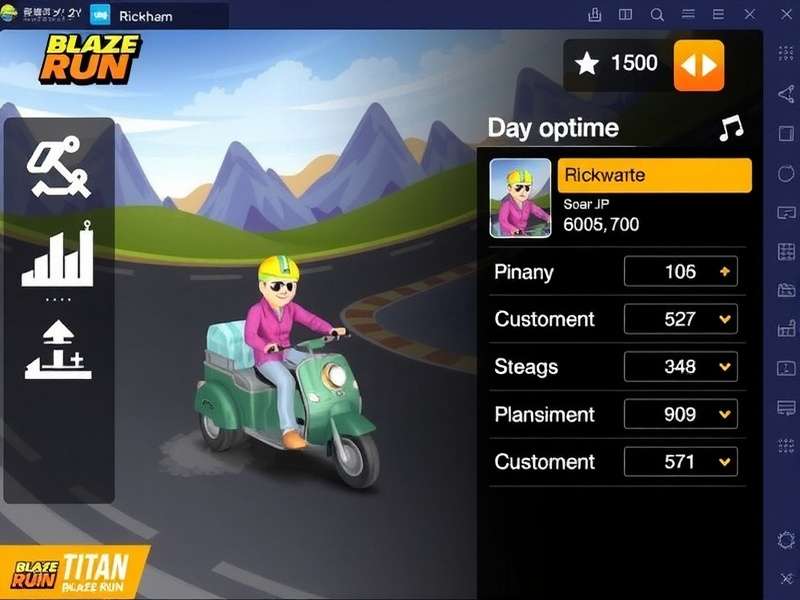Expand the 527 Customent dropdown
The width and height of the screenshot is (800, 600).
[681, 319]
